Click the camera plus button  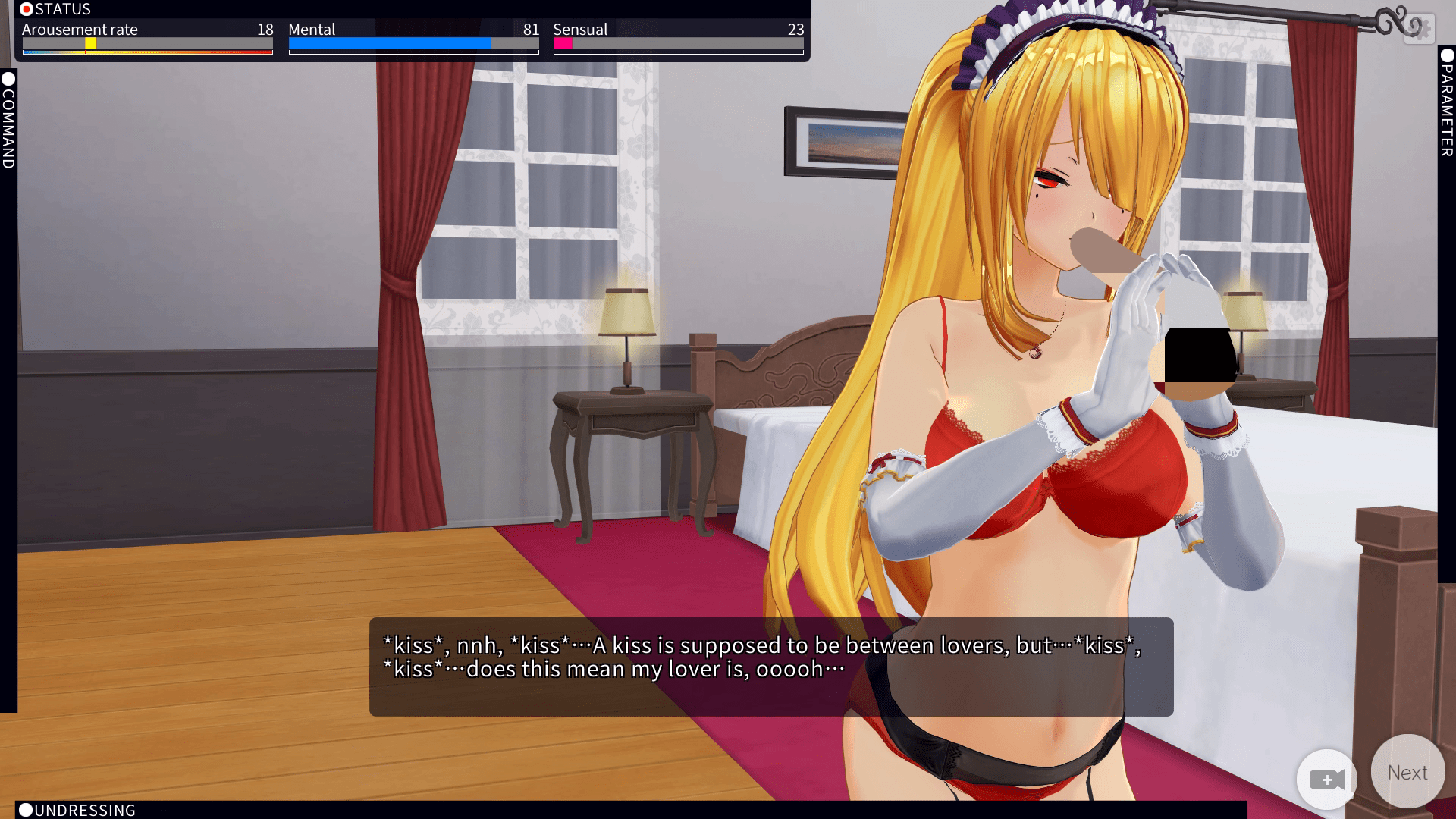(x=1326, y=780)
